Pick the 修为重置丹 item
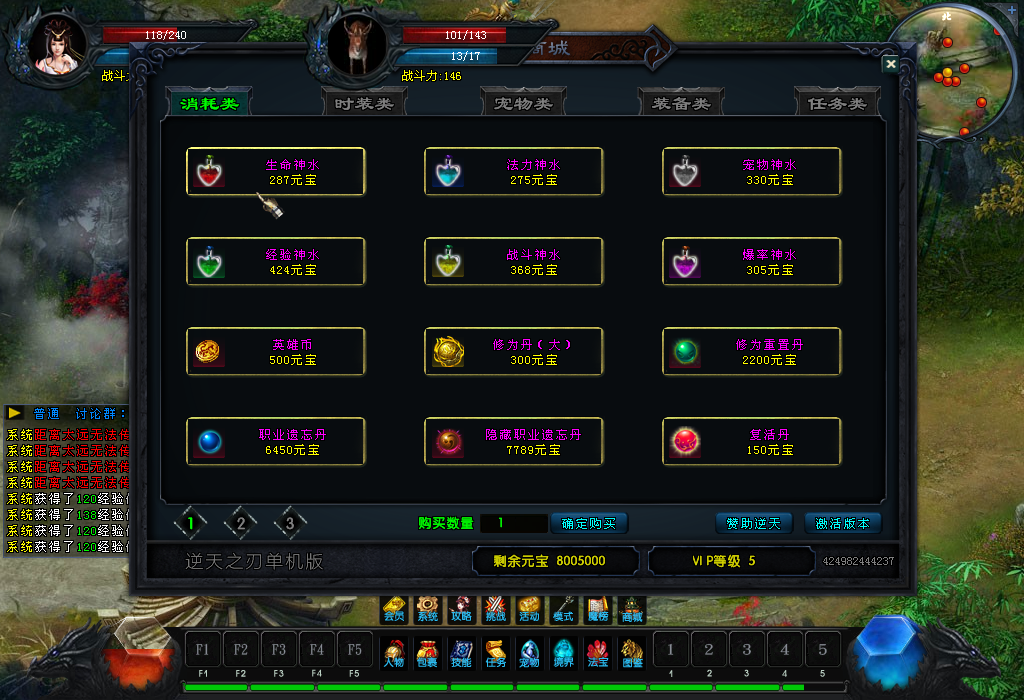1024x700 pixels. click(752, 351)
